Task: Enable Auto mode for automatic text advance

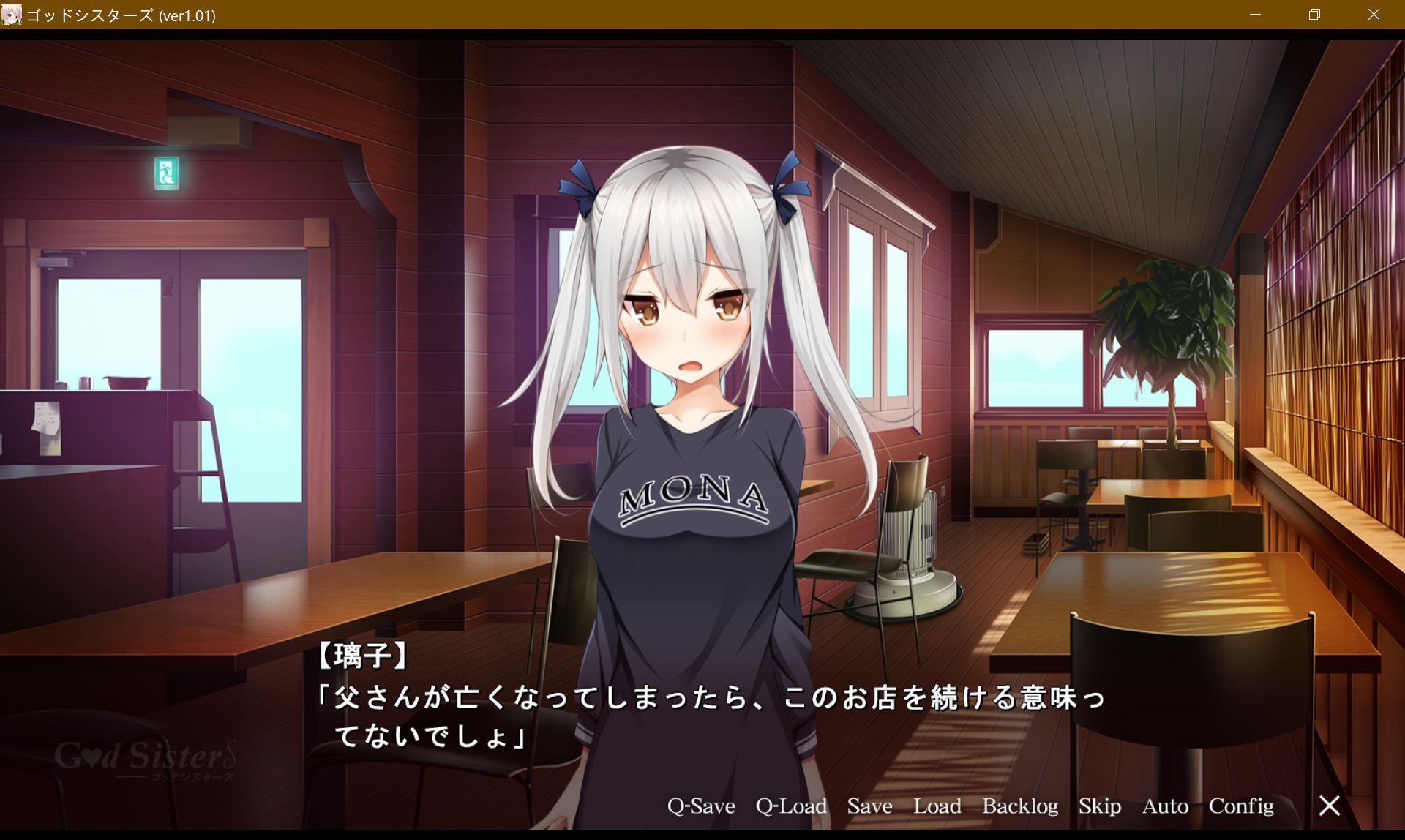Action: [x=1165, y=806]
